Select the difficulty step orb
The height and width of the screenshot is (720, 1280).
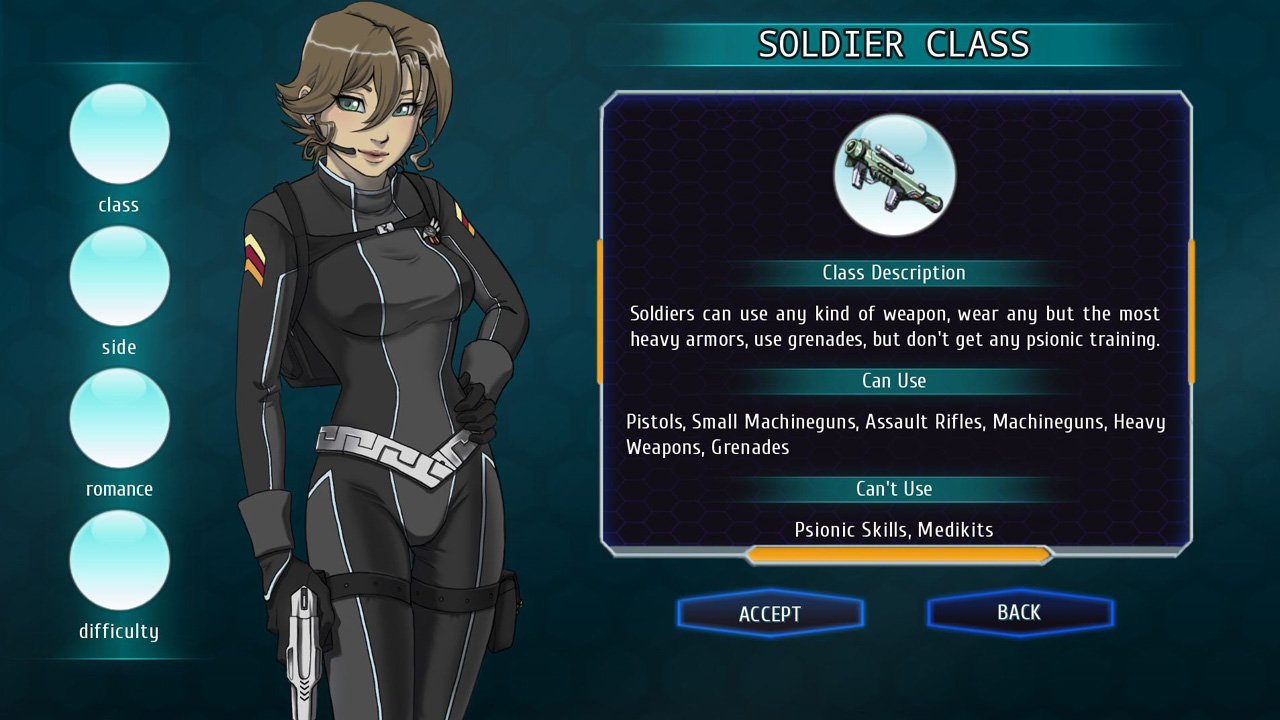click(119, 560)
